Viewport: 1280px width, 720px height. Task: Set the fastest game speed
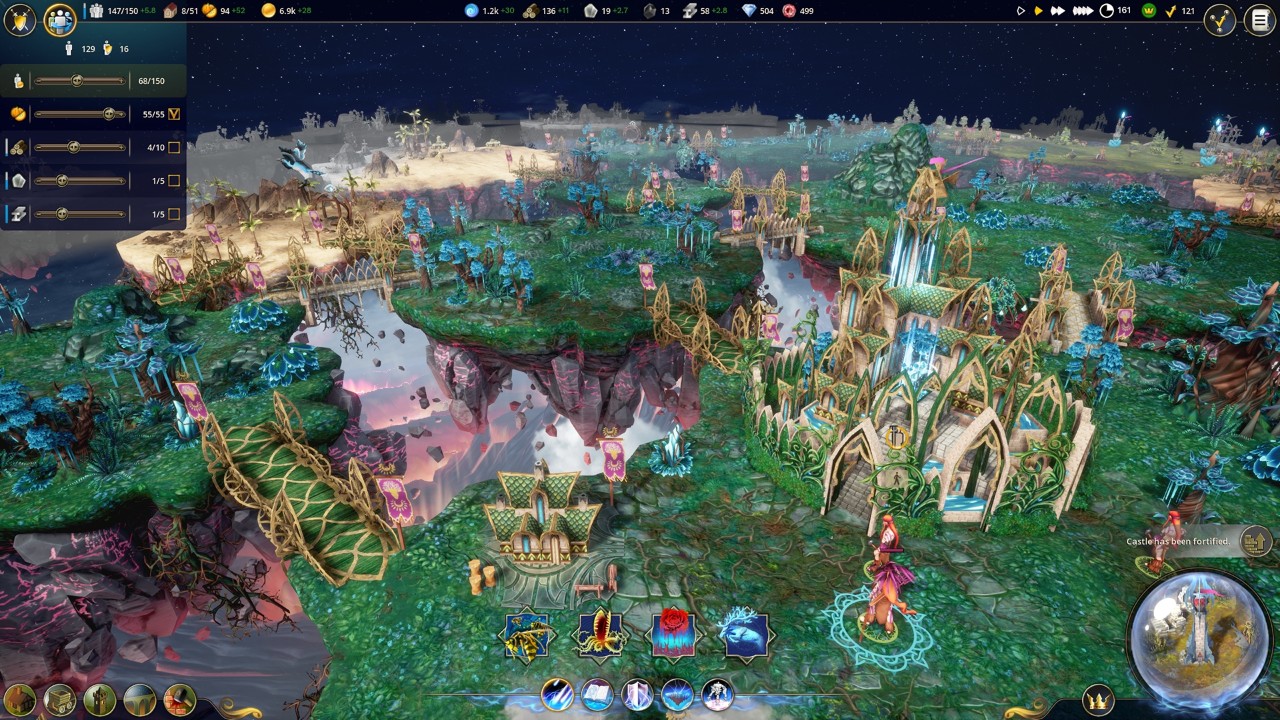[1083, 11]
